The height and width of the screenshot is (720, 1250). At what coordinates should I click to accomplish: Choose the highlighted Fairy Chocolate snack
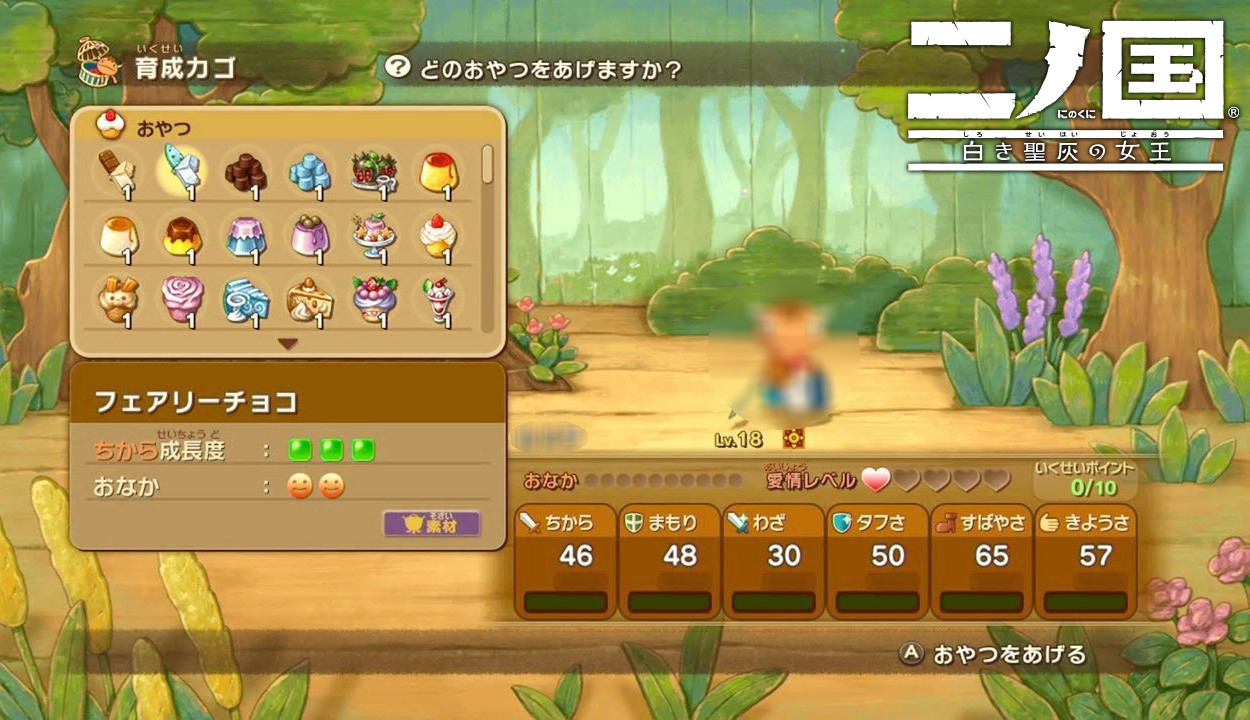[x=181, y=172]
